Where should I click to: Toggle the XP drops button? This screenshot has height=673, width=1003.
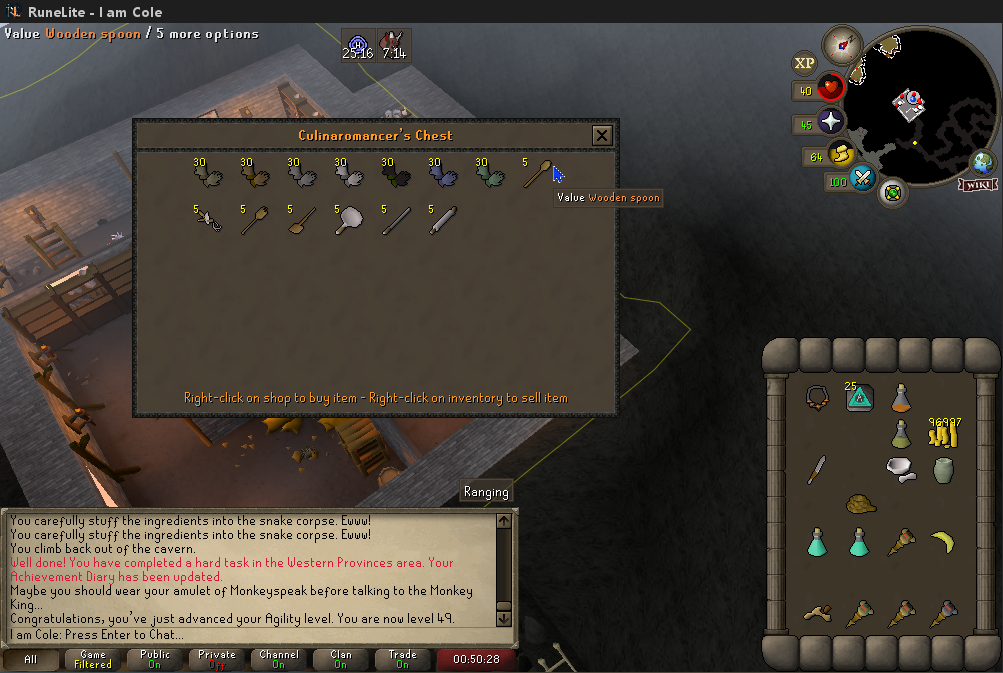coord(804,63)
